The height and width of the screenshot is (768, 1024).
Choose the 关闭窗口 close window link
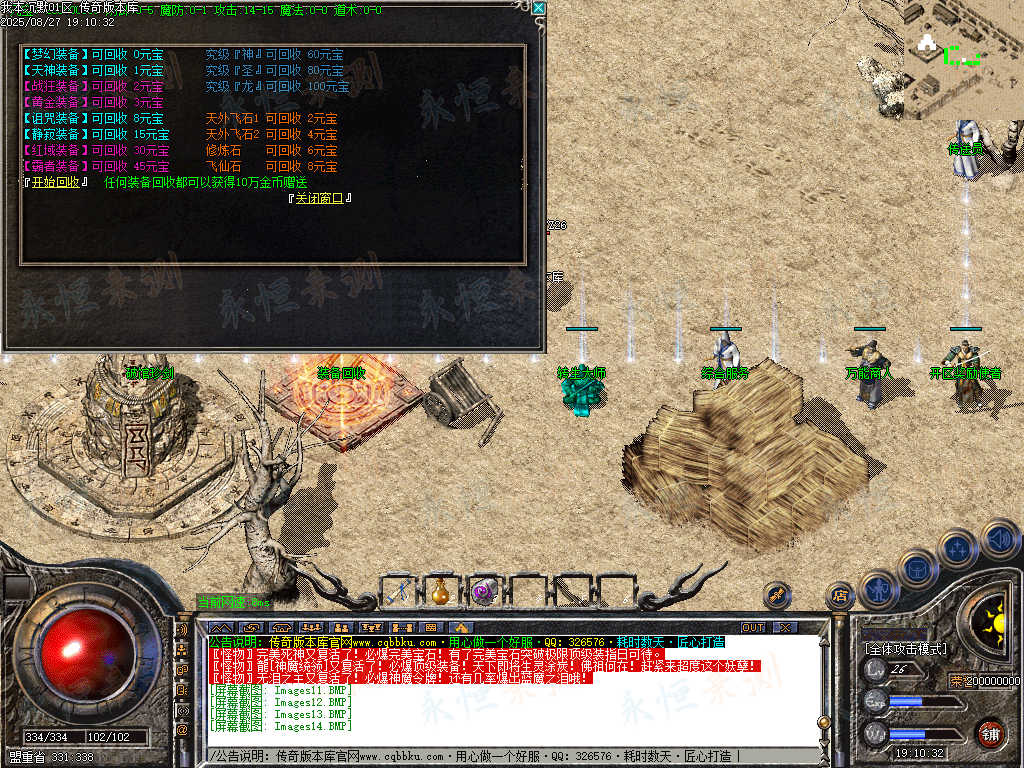click(x=319, y=198)
